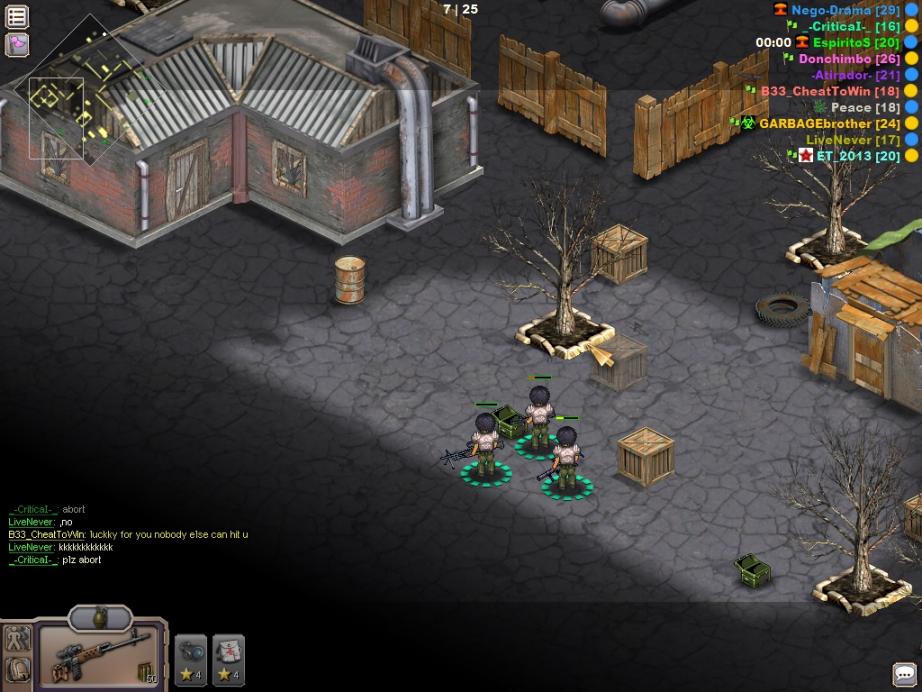Click the pink flag icon button
The width and height of the screenshot is (922, 692).
coord(17,44)
